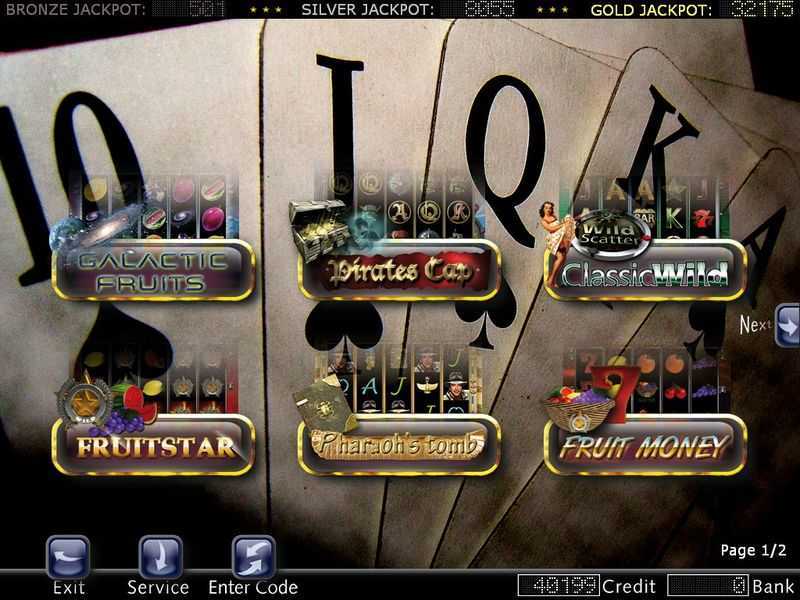Activate the Enter Code button
Image resolution: width=800 pixels, height=600 pixels.
253,557
